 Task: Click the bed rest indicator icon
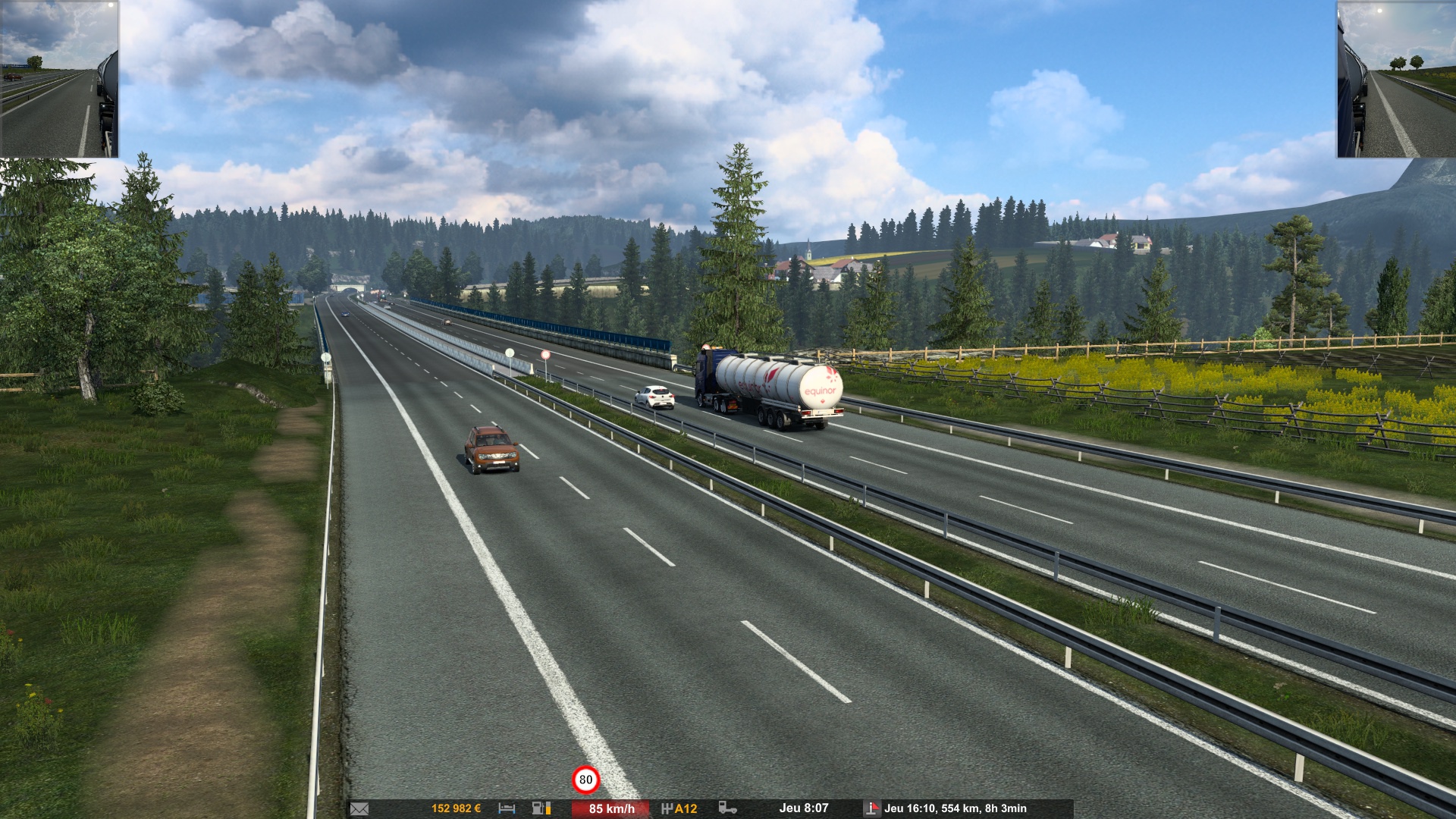coord(507,808)
